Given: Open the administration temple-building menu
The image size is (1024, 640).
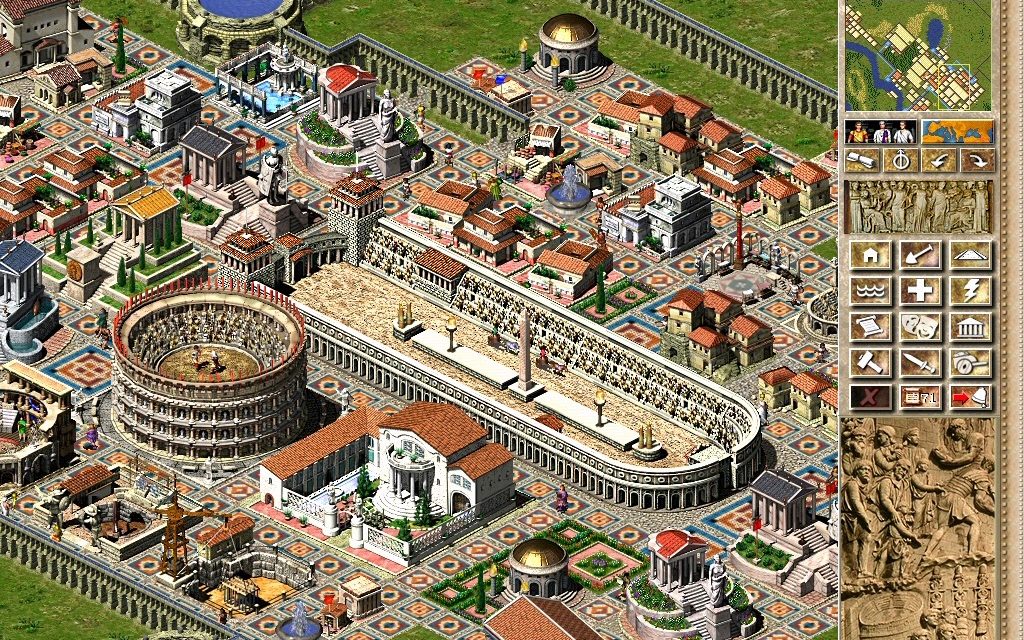Looking at the screenshot, I should (970, 327).
